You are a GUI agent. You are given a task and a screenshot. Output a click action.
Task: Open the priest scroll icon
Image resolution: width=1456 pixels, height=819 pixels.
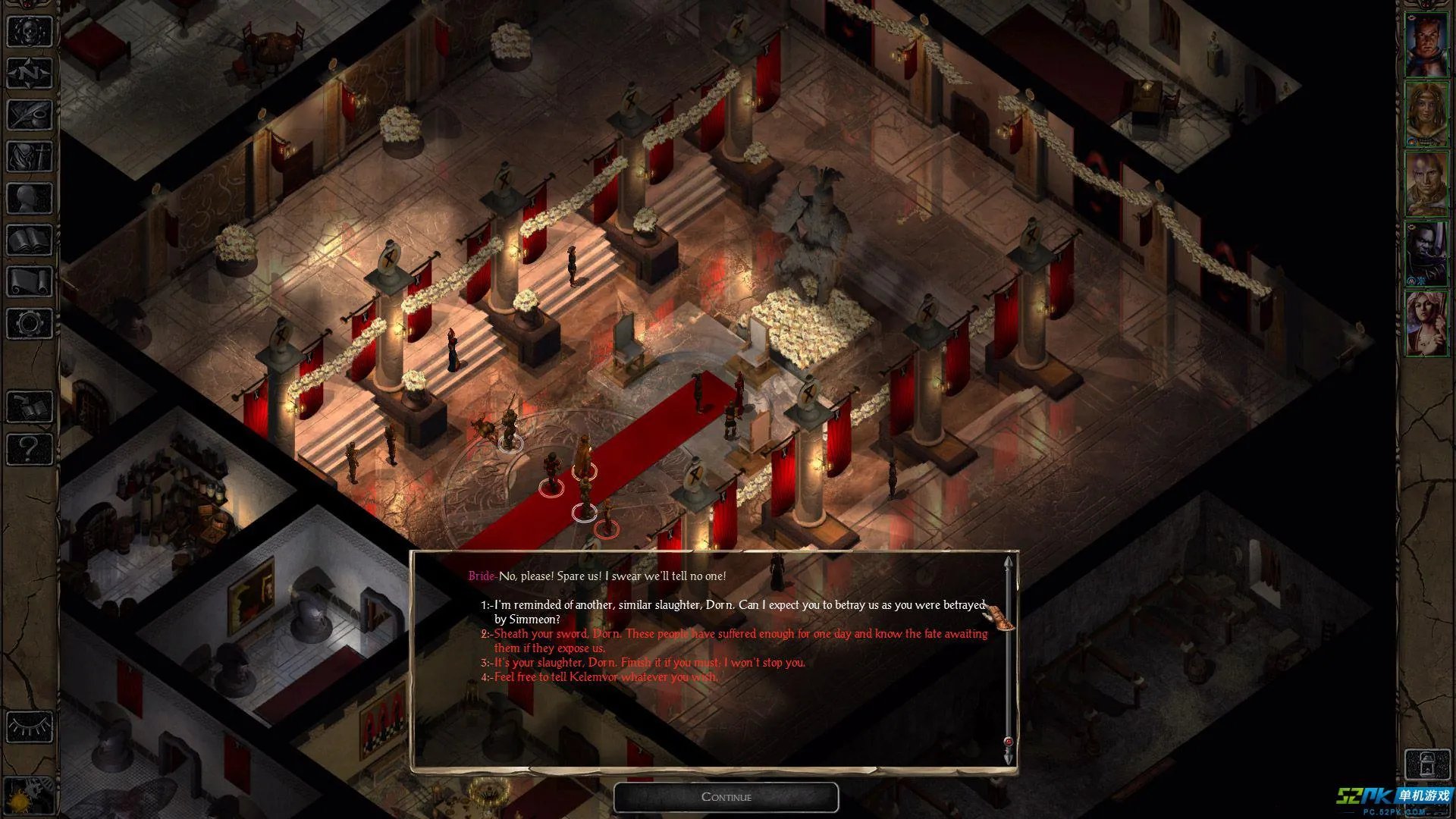coord(29,282)
